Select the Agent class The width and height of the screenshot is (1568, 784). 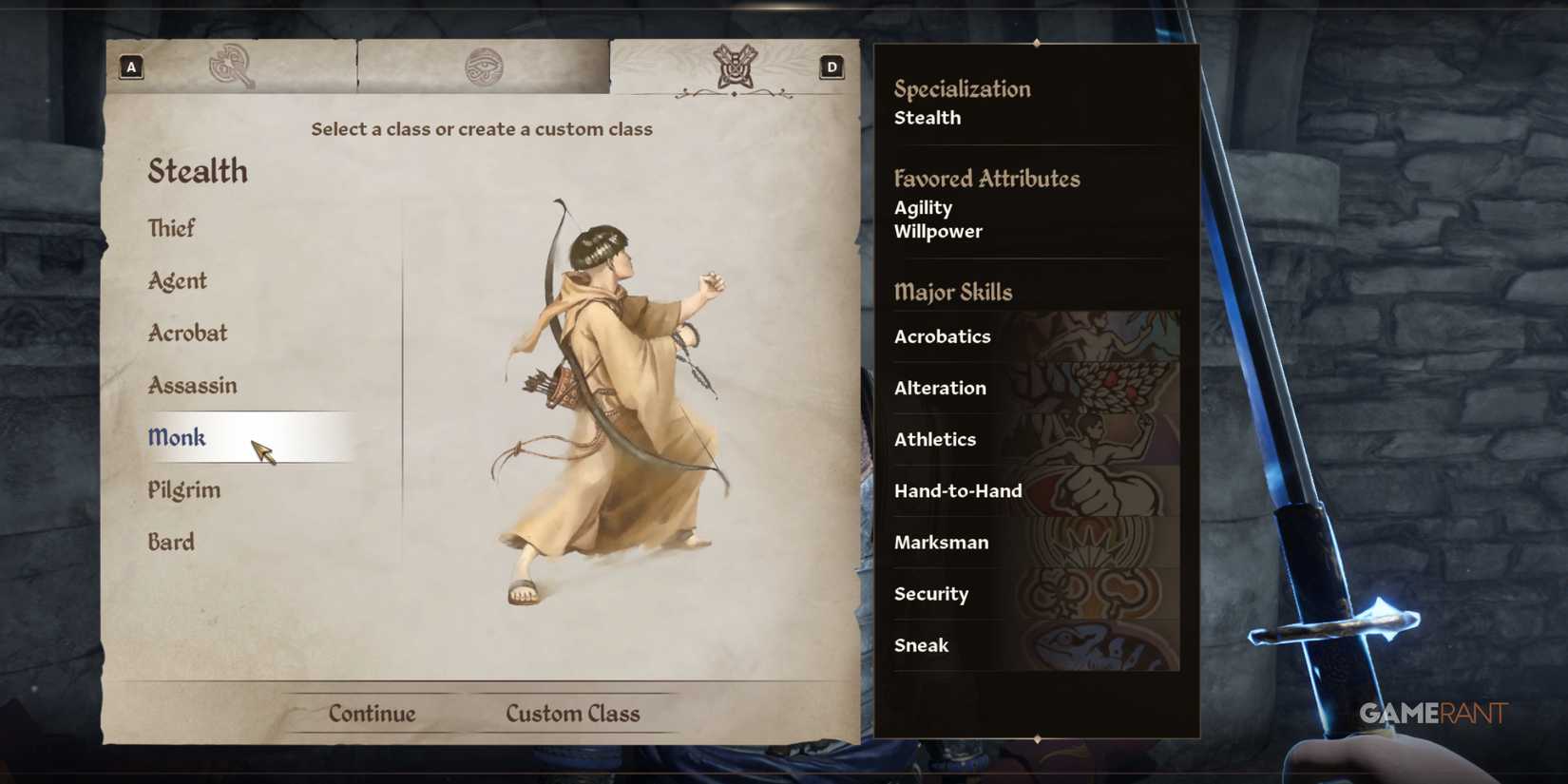[x=176, y=280]
